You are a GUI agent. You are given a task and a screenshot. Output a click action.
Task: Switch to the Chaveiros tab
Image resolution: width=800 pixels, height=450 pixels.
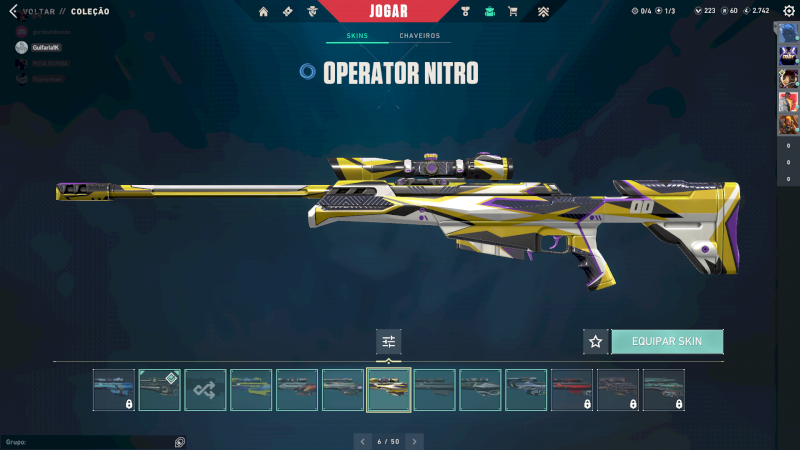pyautogui.click(x=419, y=36)
